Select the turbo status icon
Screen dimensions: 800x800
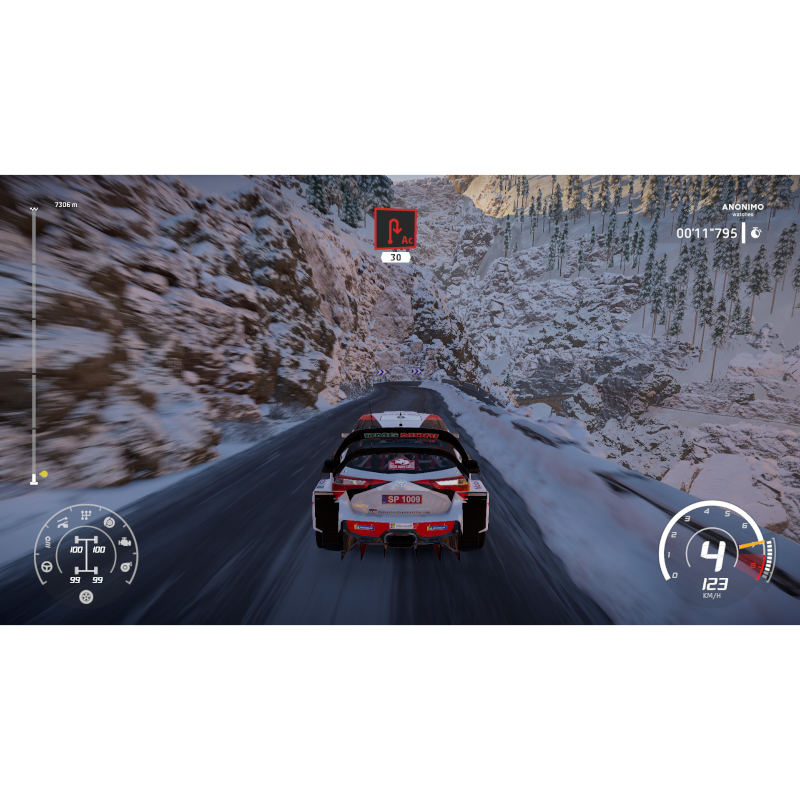(127, 567)
